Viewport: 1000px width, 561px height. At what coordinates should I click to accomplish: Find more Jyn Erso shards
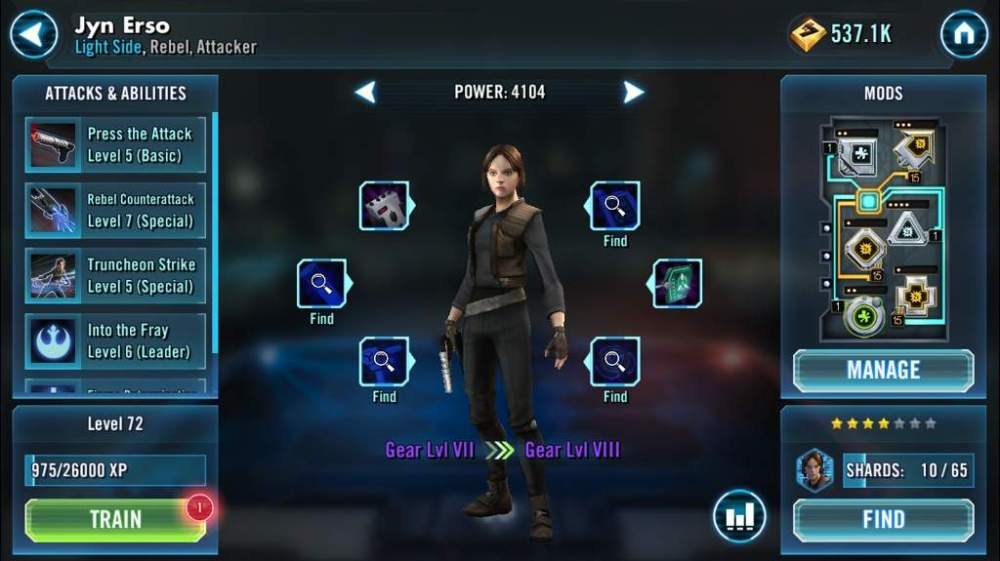(883, 519)
